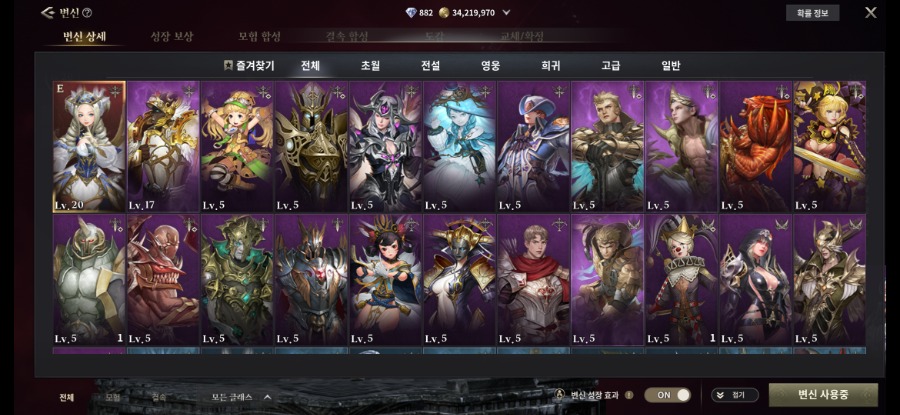
Task: Go back using the arrow beside 변신
Action: coord(47,13)
